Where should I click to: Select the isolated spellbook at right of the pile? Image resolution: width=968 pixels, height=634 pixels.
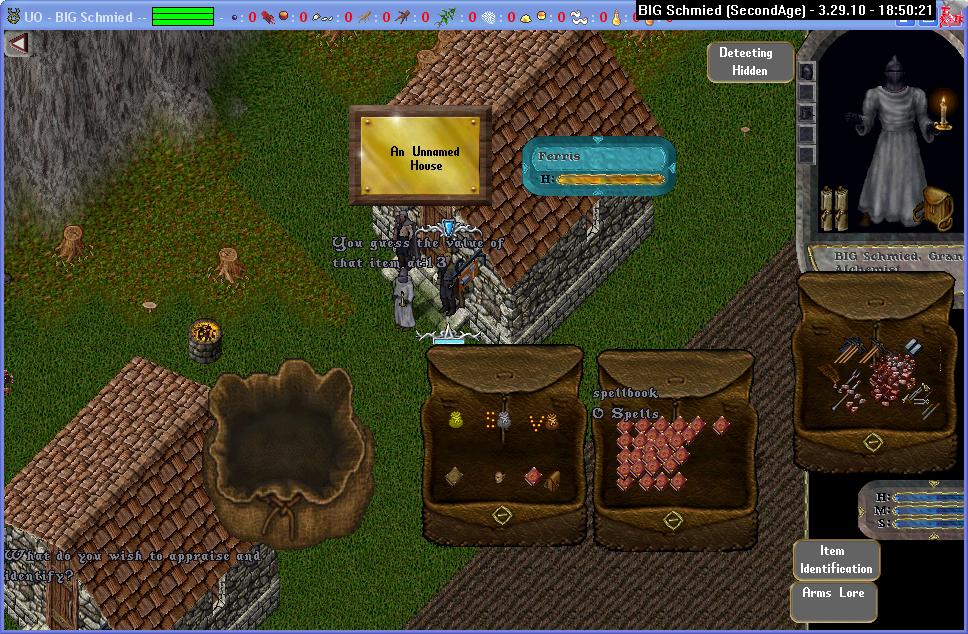pyautogui.click(x=721, y=425)
